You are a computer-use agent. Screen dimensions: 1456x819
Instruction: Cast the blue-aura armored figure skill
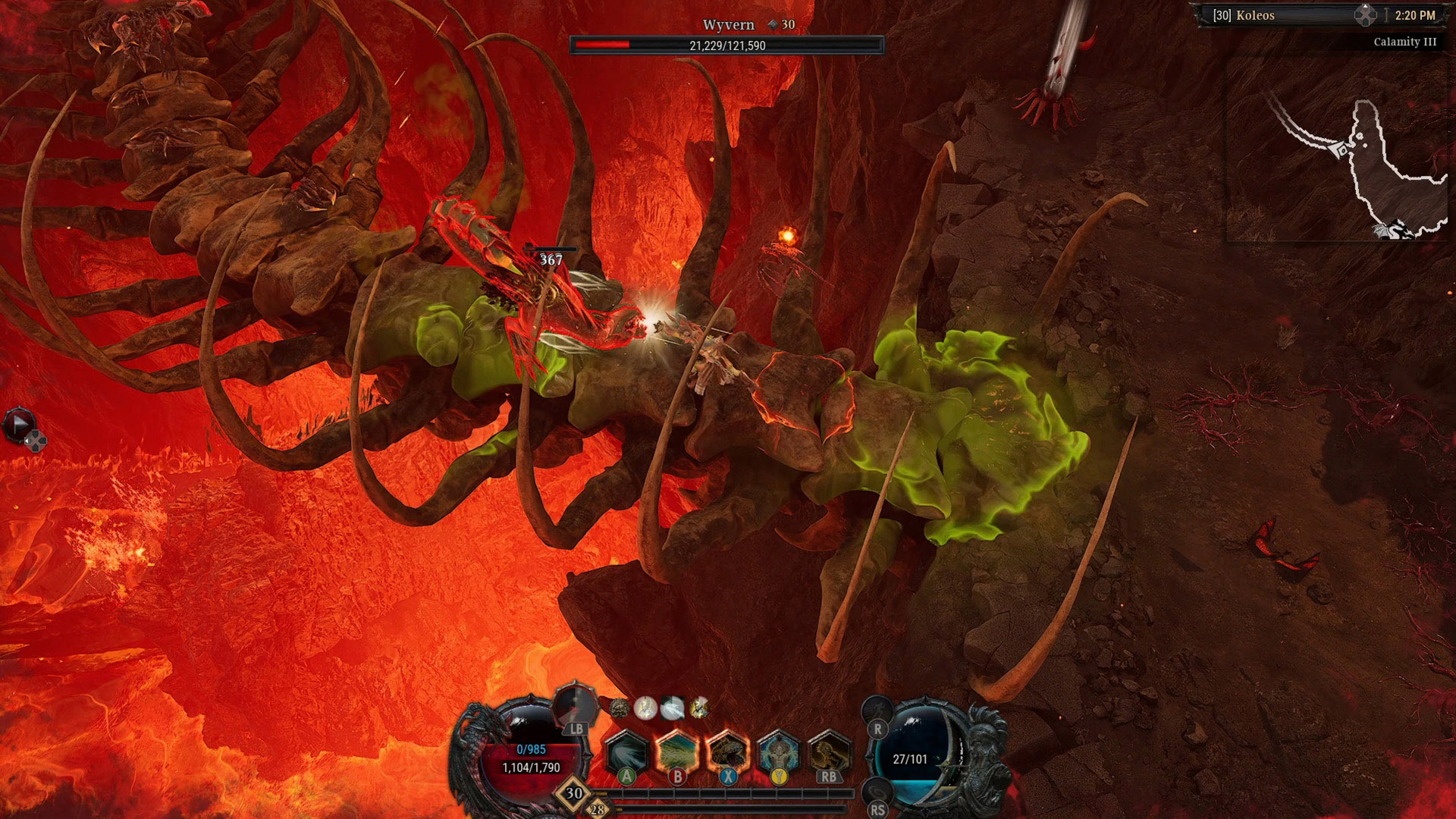pos(779,753)
